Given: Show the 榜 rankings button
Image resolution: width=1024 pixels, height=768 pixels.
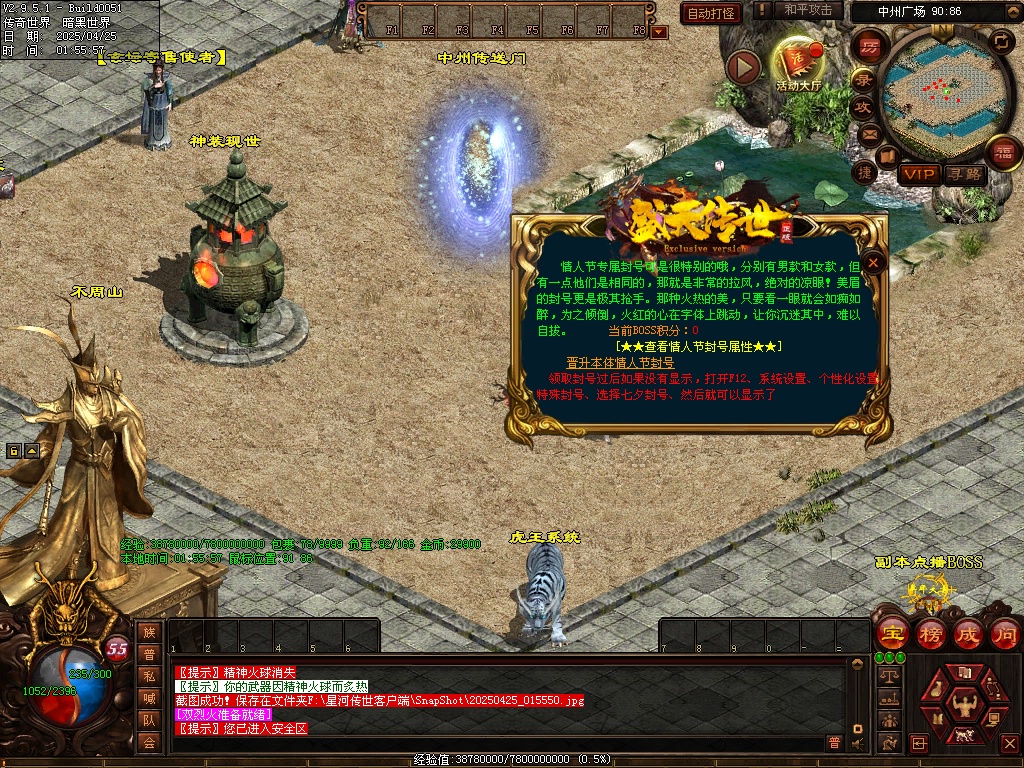Looking at the screenshot, I should coord(929,633).
